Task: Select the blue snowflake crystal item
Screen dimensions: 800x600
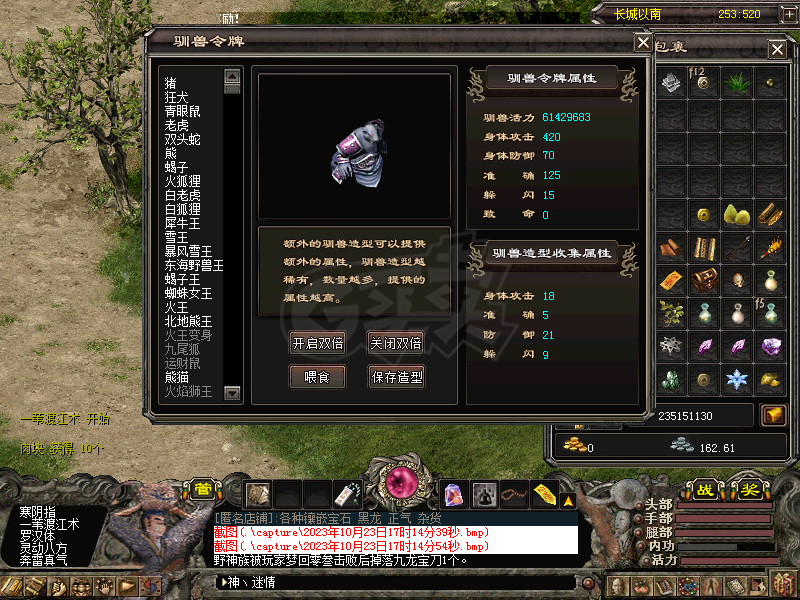Action: click(738, 379)
